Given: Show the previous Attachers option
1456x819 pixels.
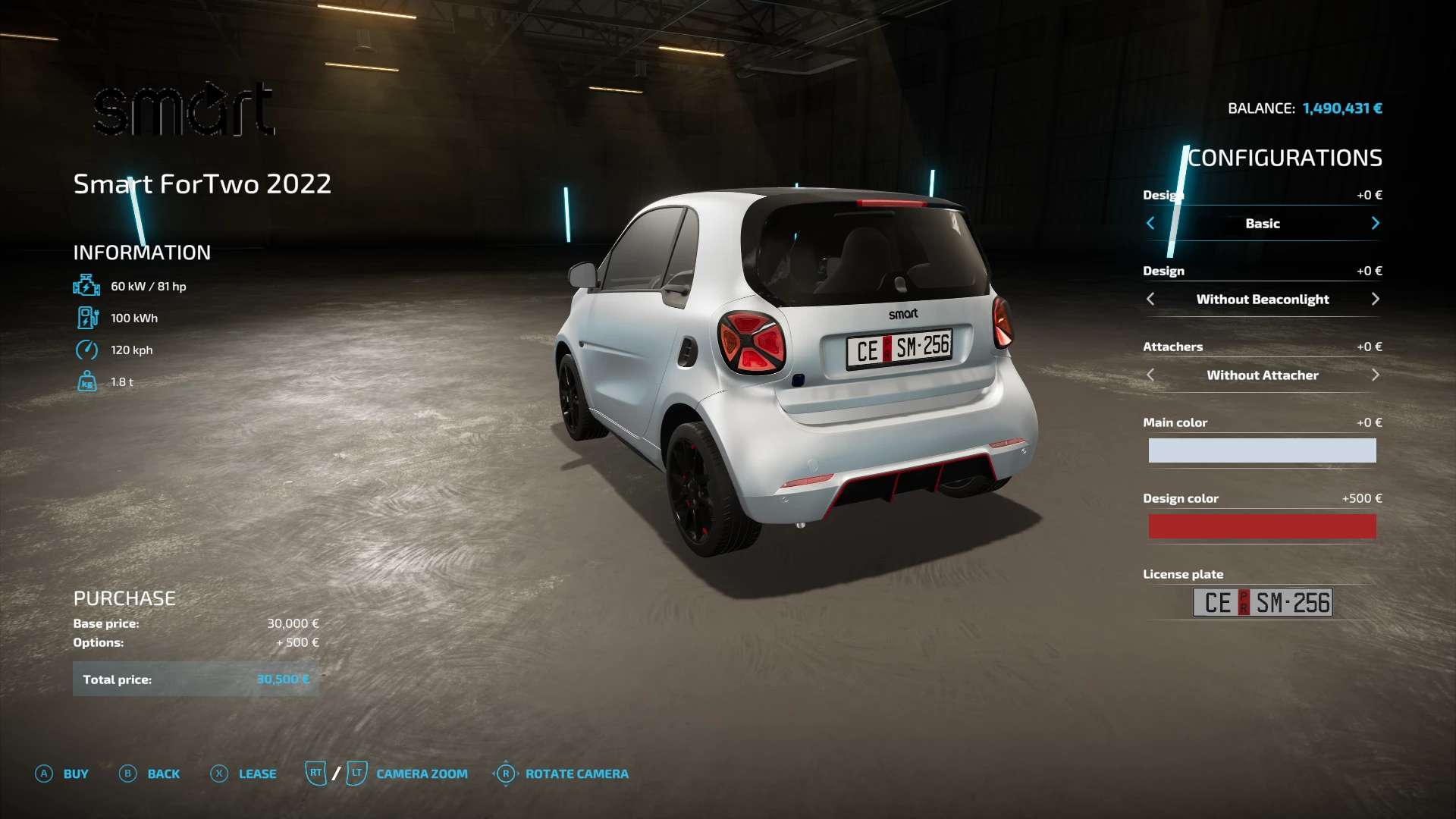Looking at the screenshot, I should (1150, 375).
